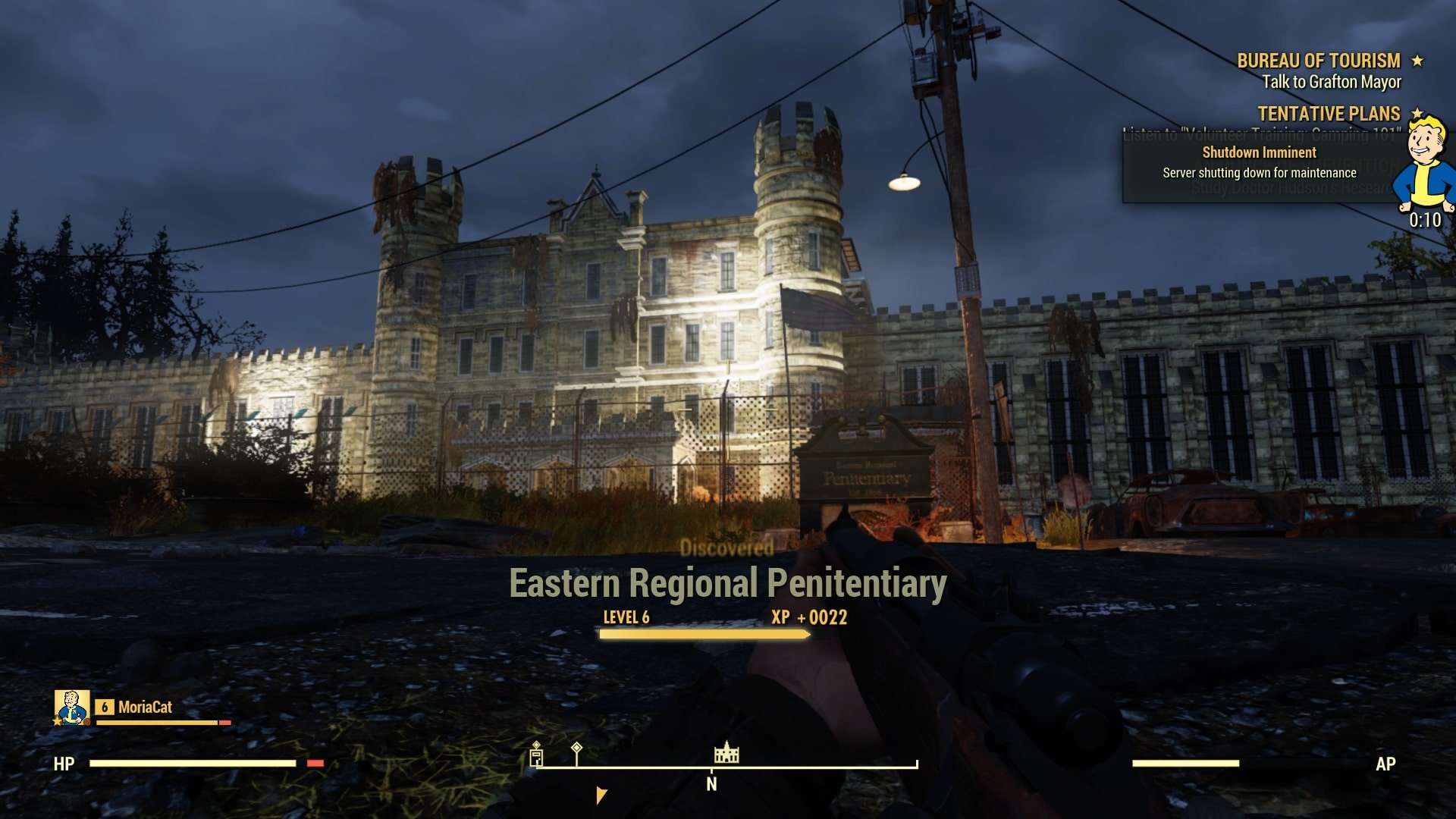Viewport: 1456px width, 819px height.
Task: Select MoriaCat's Vault Boy portrait
Action: [72, 707]
